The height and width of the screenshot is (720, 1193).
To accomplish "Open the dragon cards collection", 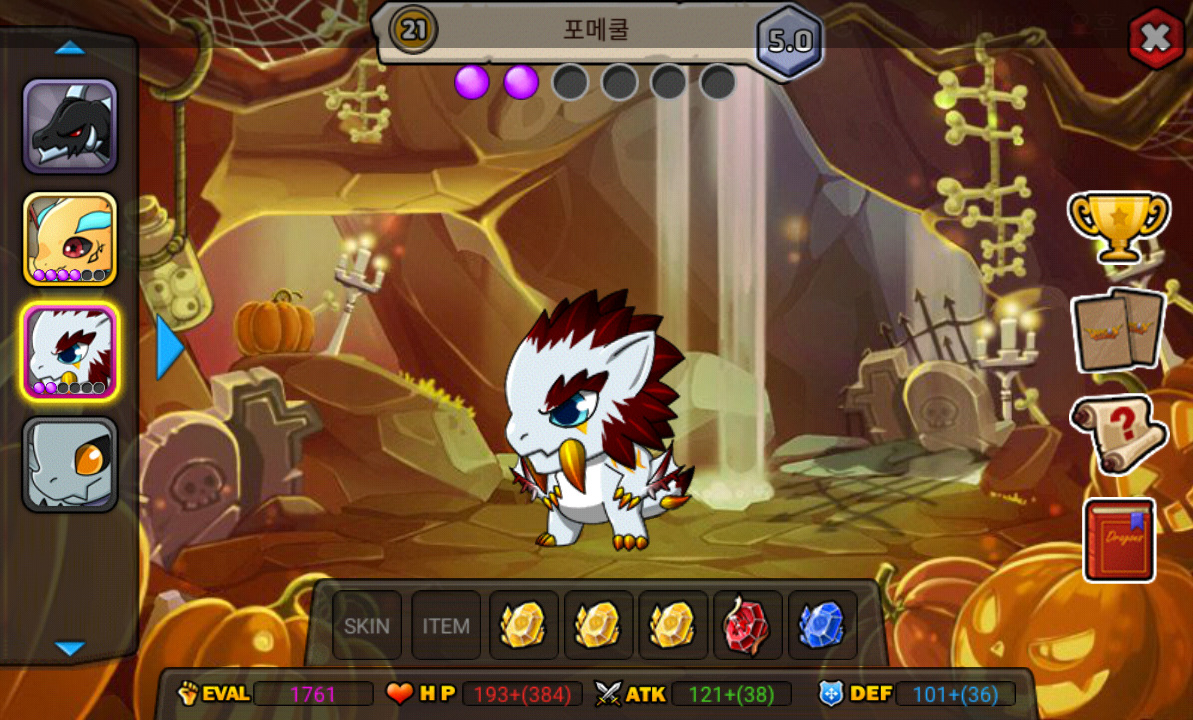I will click(1119, 330).
